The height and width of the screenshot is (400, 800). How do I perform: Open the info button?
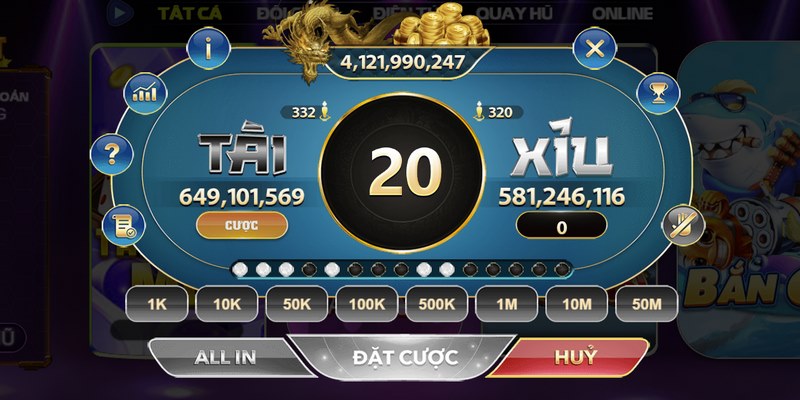point(209,47)
